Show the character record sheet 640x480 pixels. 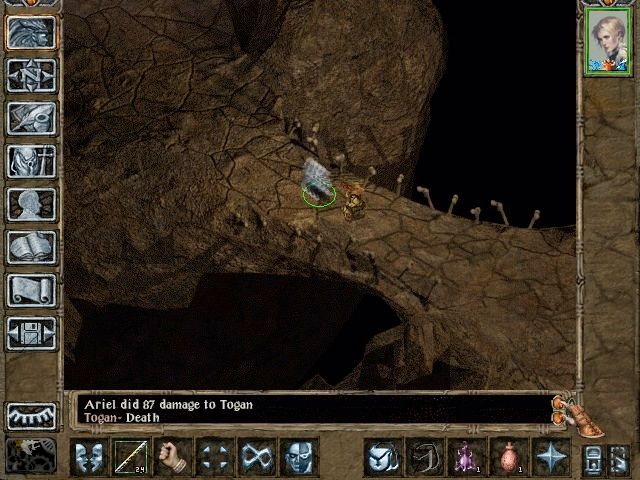(31, 204)
